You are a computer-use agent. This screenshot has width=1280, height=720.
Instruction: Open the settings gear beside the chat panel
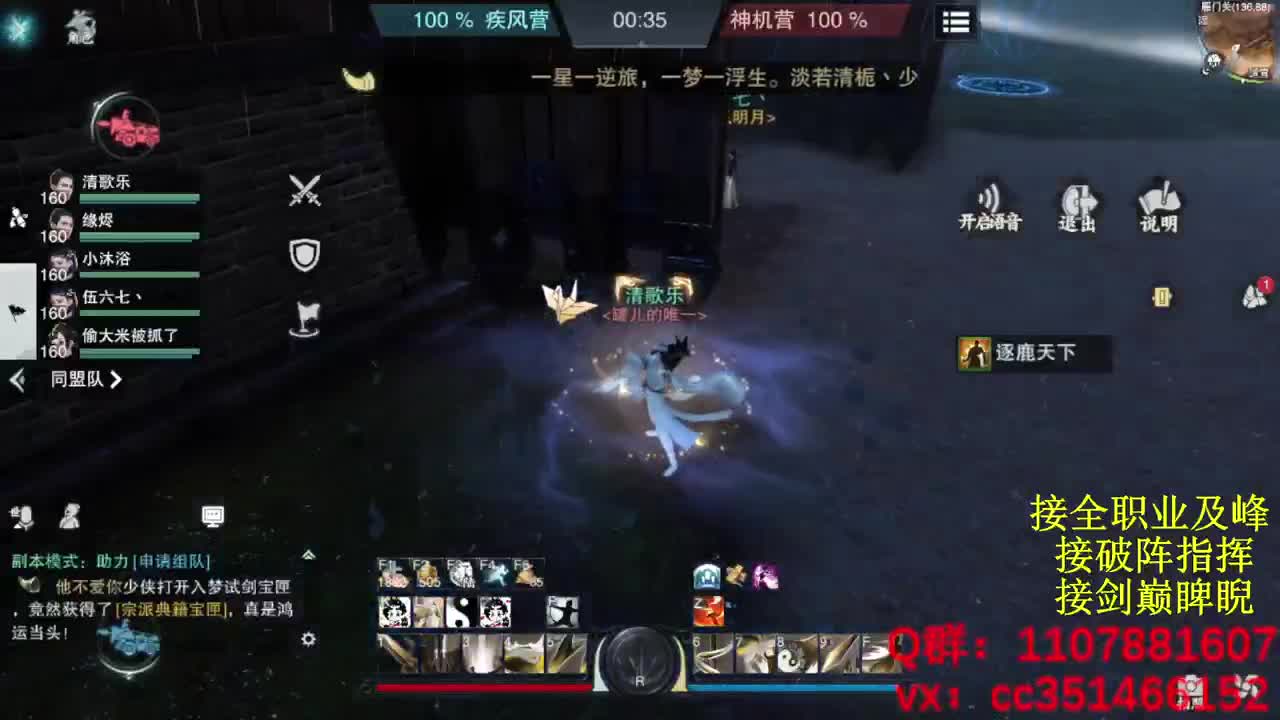click(x=308, y=640)
